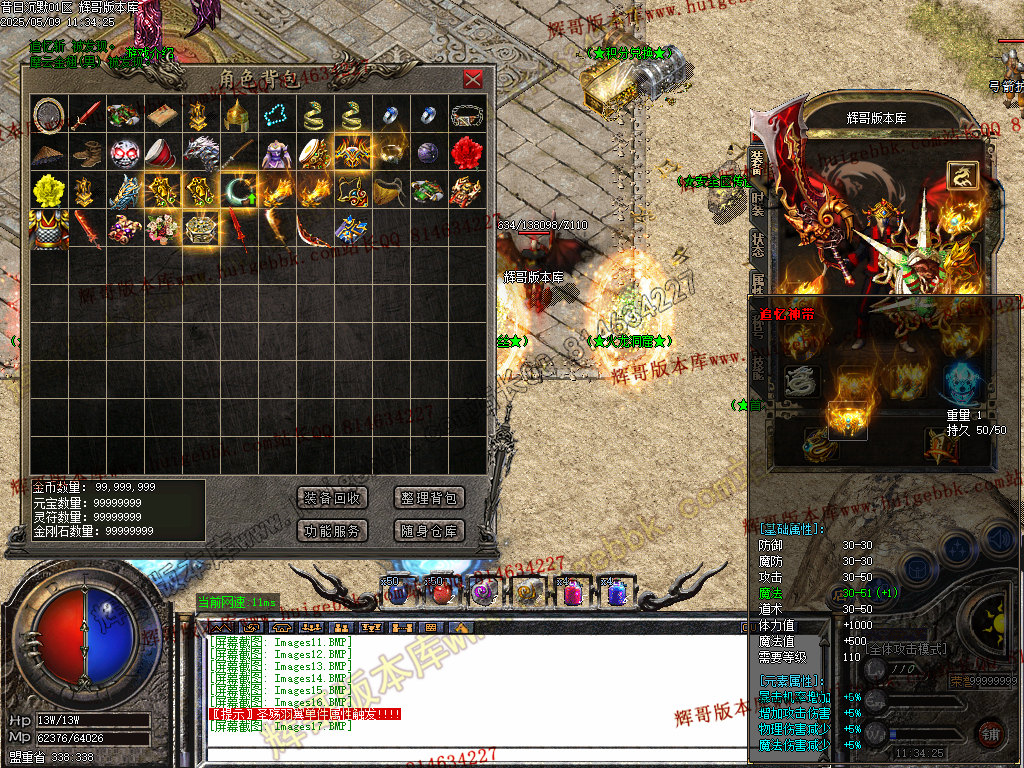Select the red and gold chest armor
1024x768 pixels.
[x=49, y=229]
